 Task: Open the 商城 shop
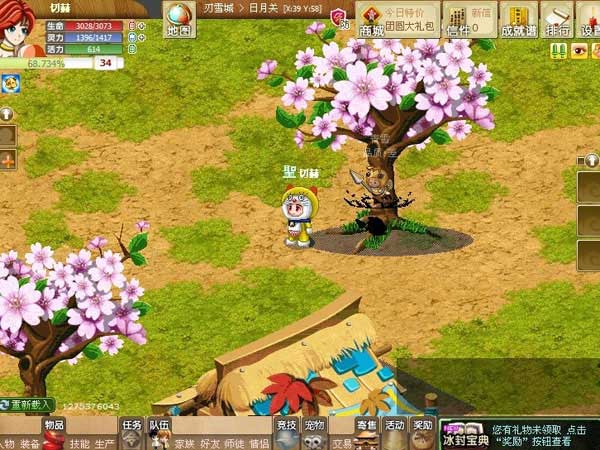[371, 20]
